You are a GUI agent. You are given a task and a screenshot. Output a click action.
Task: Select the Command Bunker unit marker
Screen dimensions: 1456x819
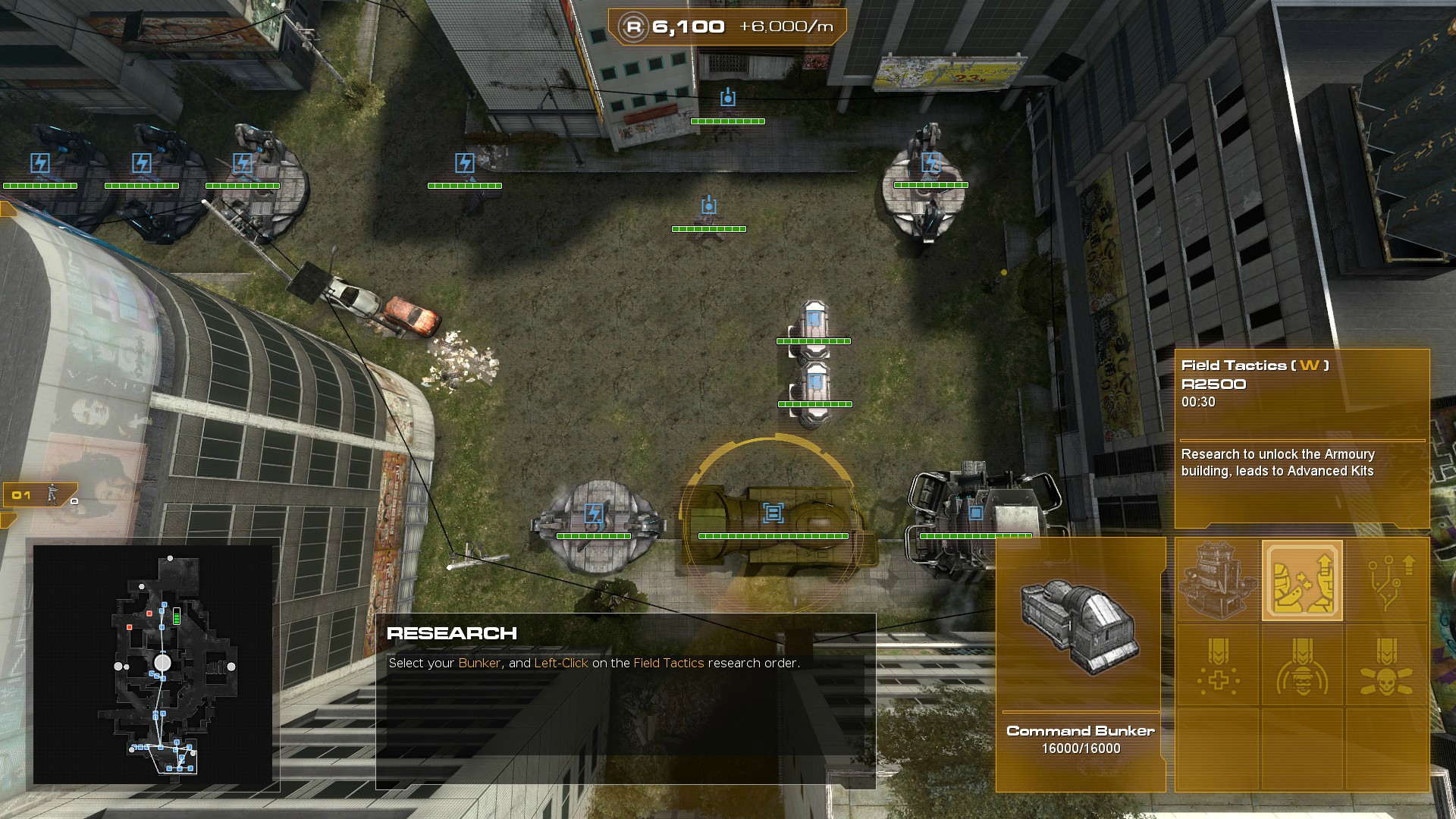[x=773, y=513]
